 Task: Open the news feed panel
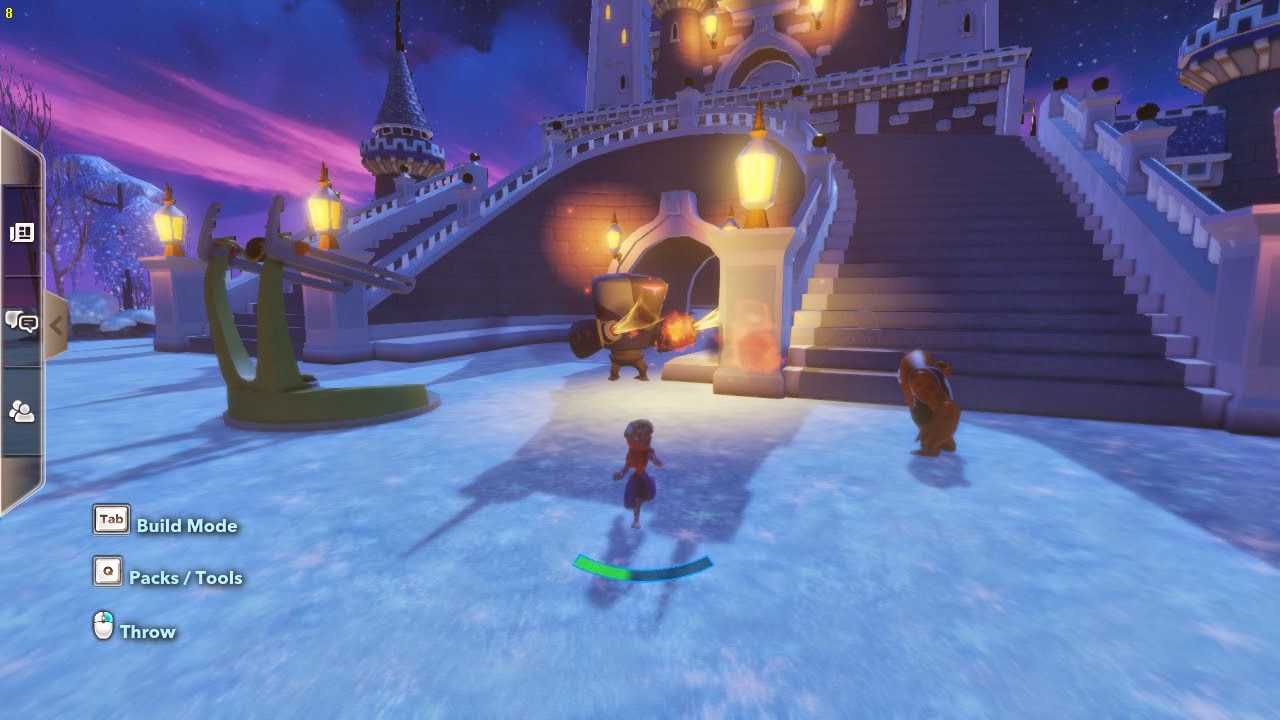[x=22, y=233]
